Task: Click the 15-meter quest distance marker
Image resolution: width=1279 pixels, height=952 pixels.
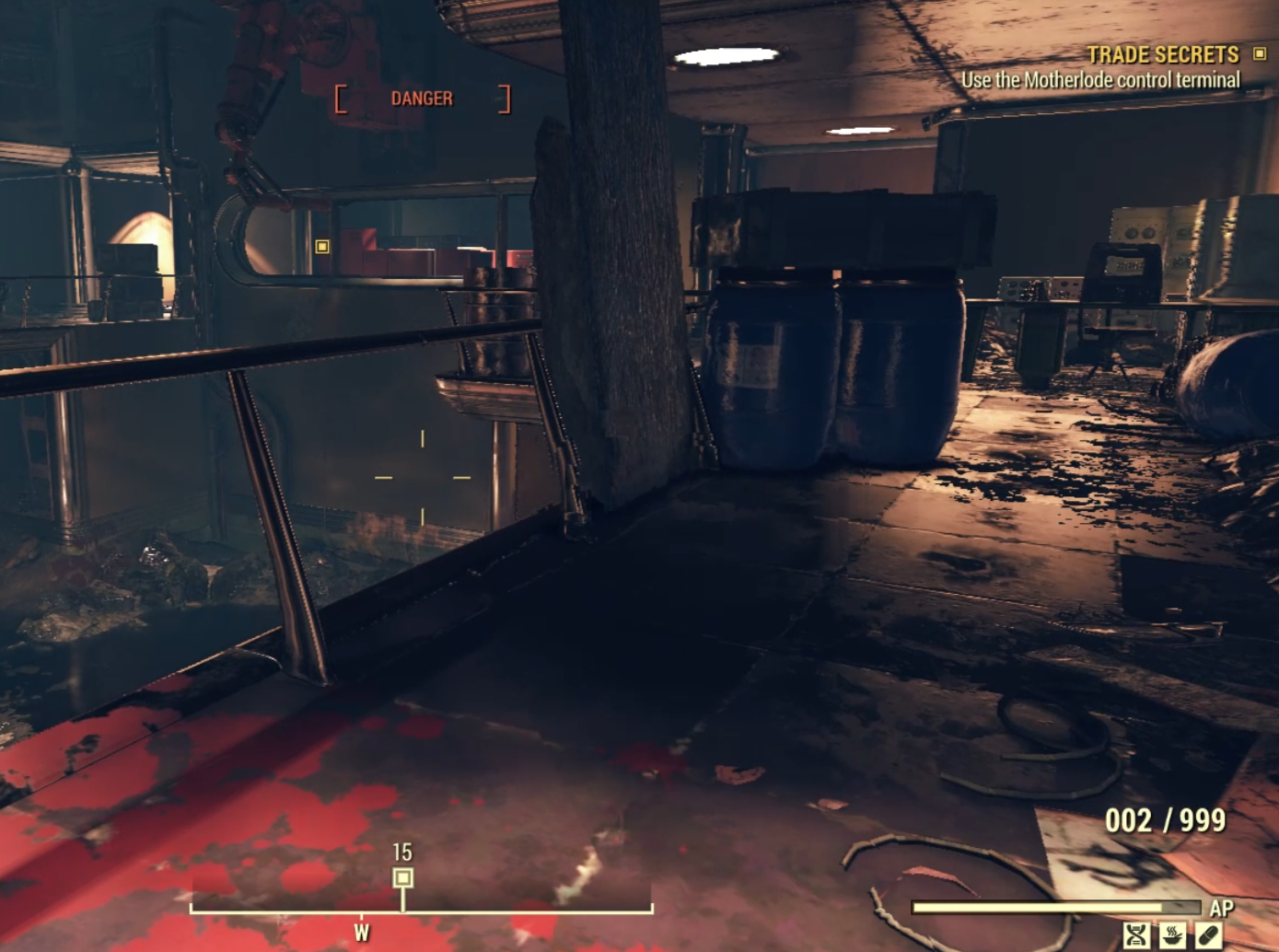Action: (401, 853)
